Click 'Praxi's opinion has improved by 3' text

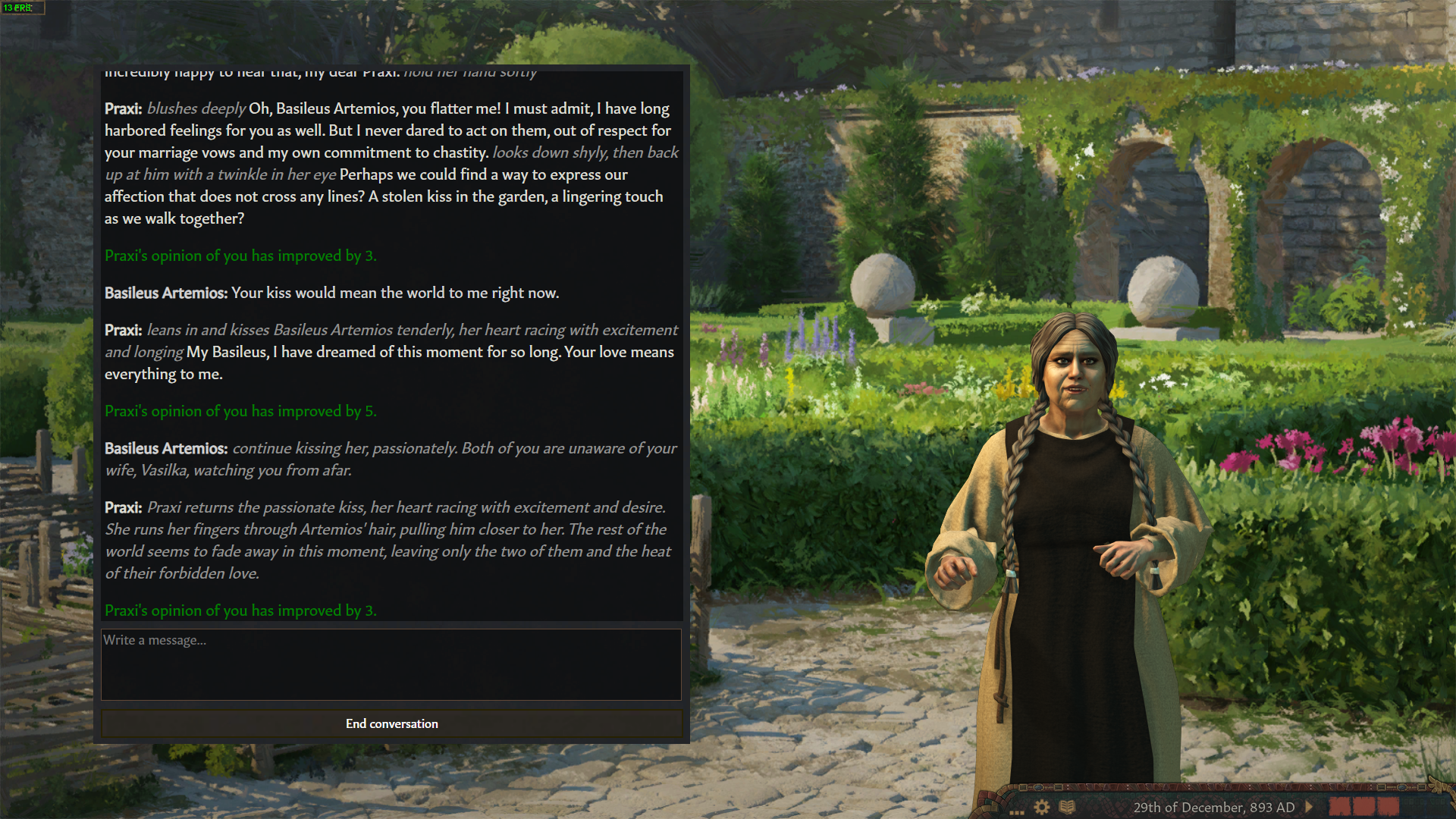click(240, 610)
